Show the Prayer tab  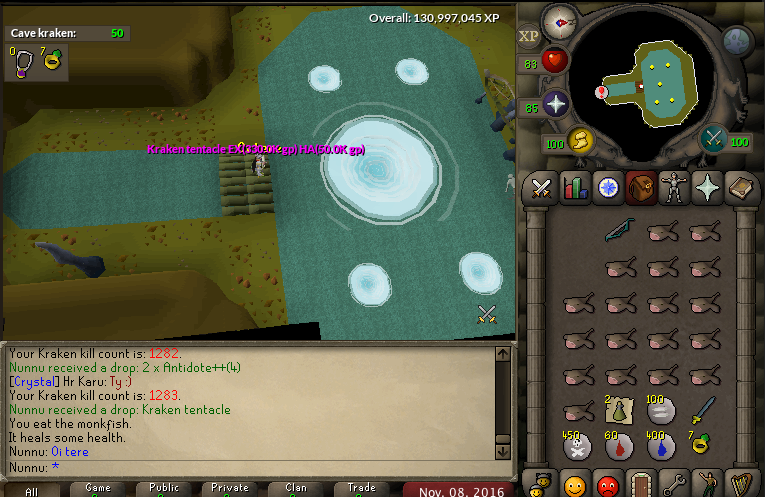(708, 187)
